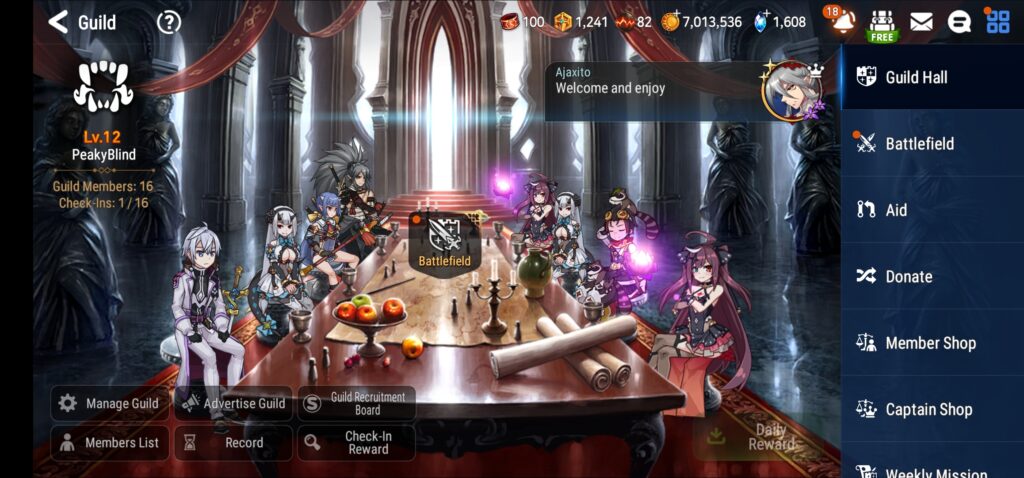Screen dimensions: 1024x478
Task: Open the question mark help icon
Action: (169, 21)
